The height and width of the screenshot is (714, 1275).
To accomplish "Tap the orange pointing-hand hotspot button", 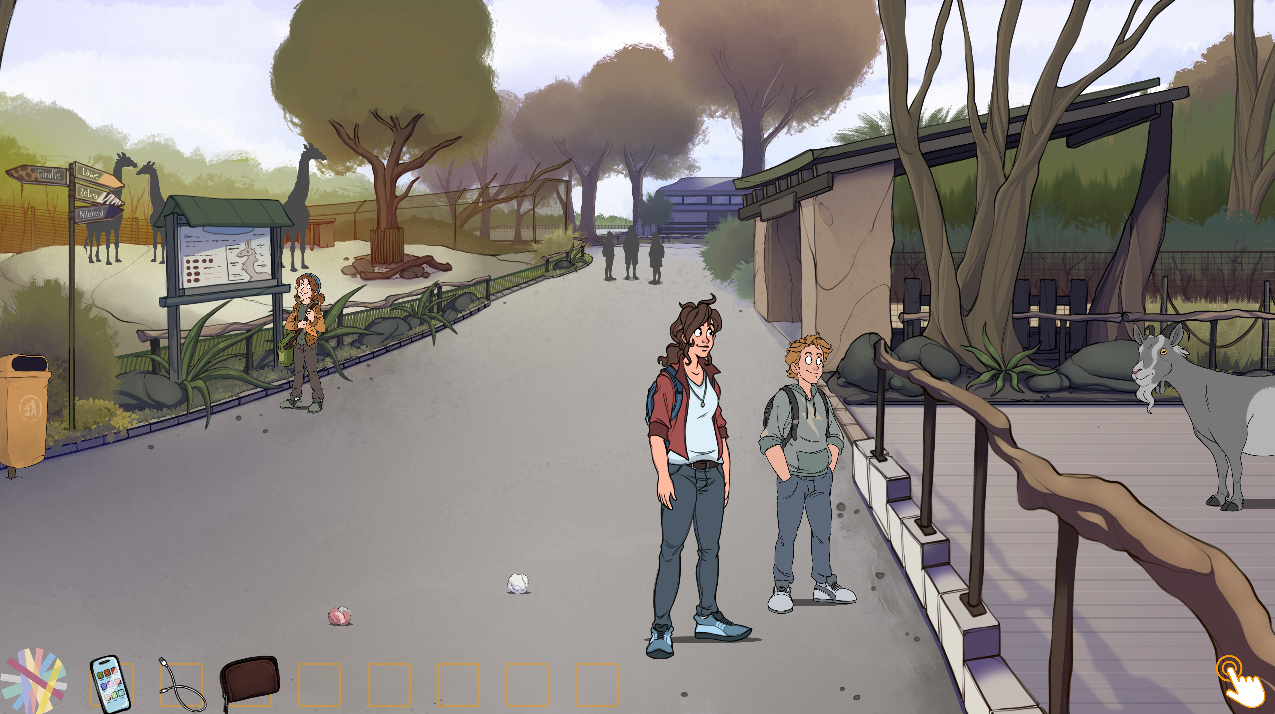I will click(1237, 680).
